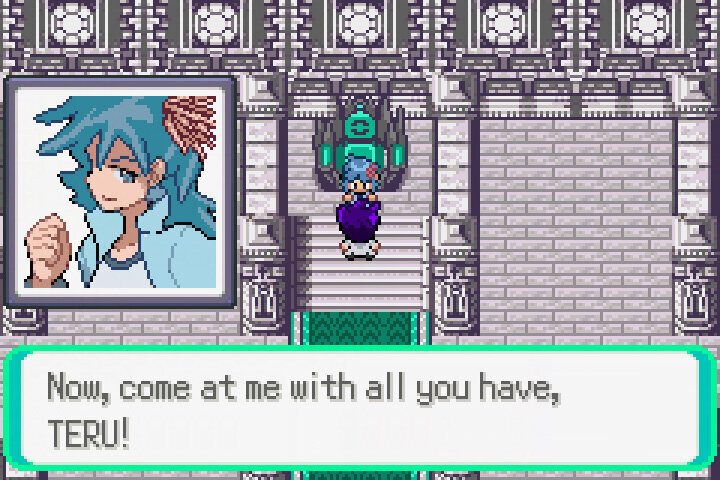Click the blue-haired speaker portrait
Image resolution: width=720 pixels, height=480 pixels.
click(x=120, y=190)
